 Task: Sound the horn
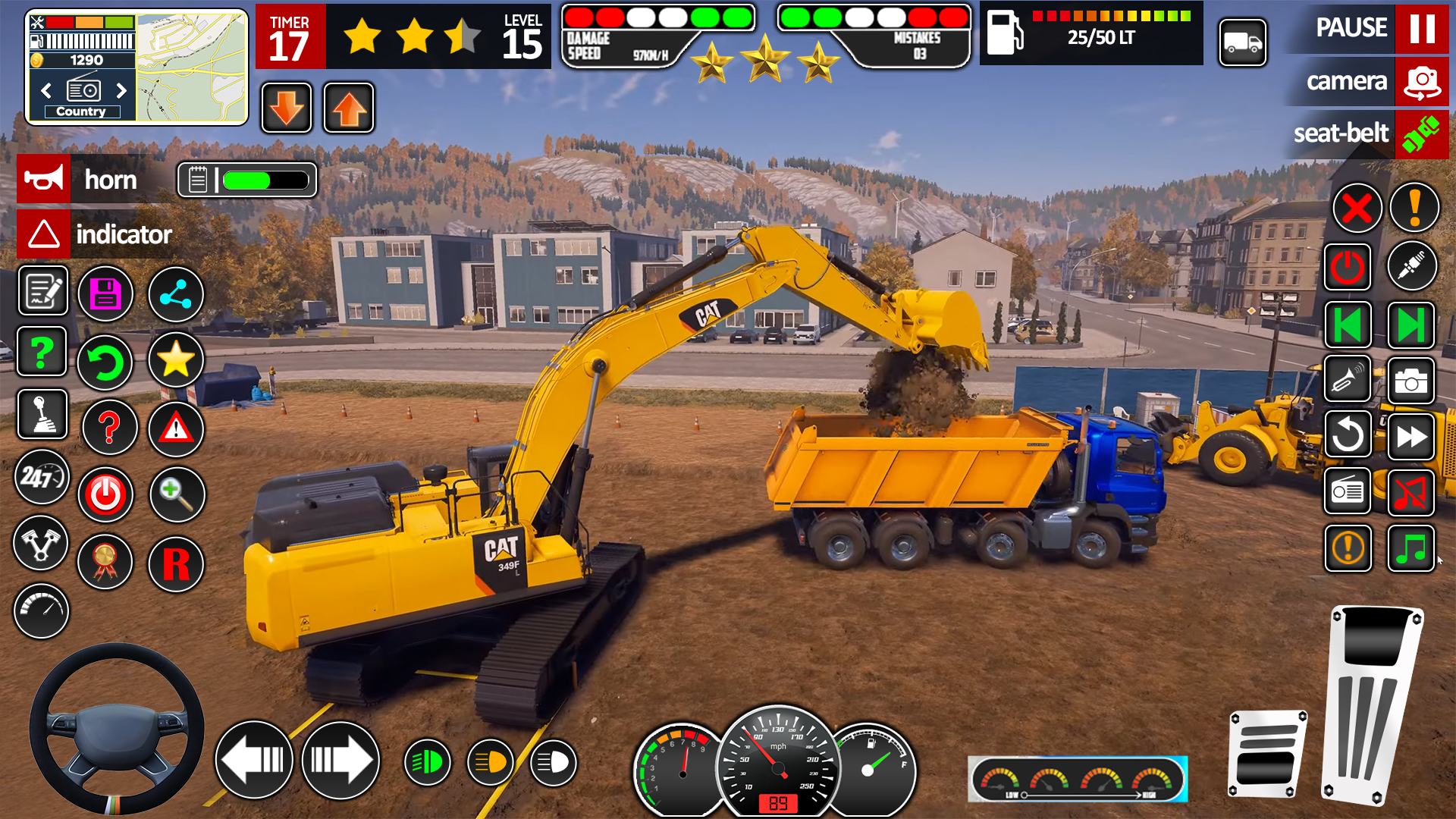coord(44,180)
